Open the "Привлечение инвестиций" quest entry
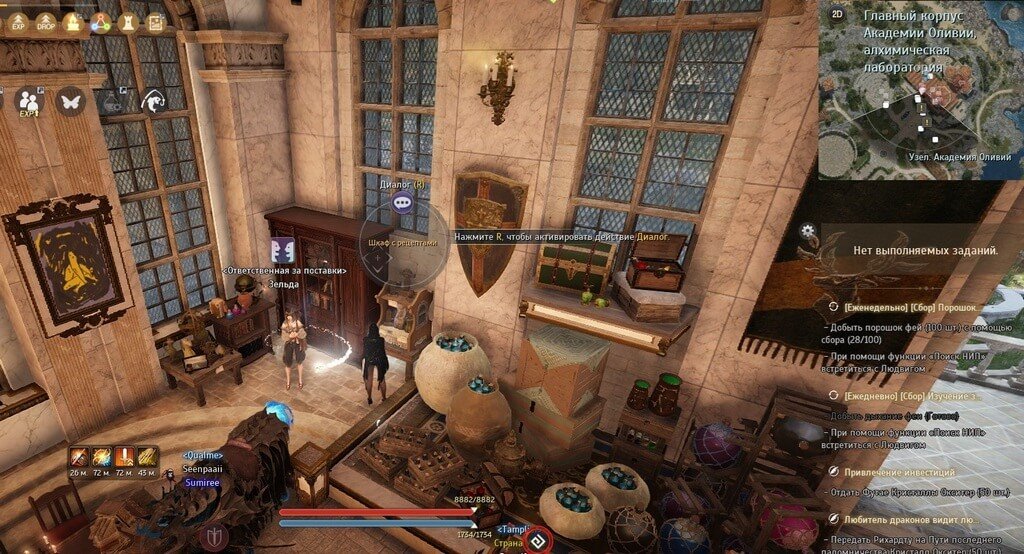 900,471
